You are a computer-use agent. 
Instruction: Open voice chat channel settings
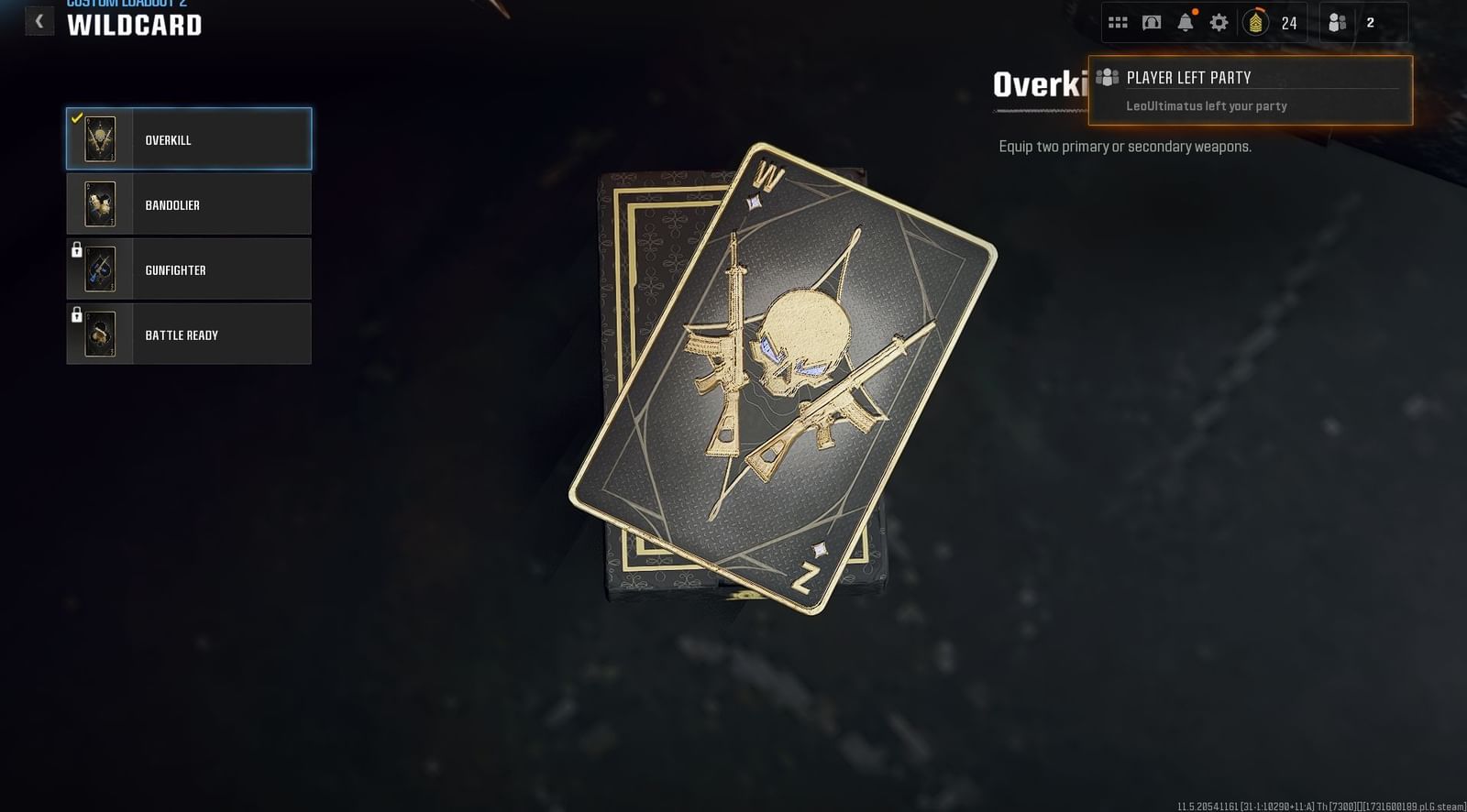(x=1153, y=22)
